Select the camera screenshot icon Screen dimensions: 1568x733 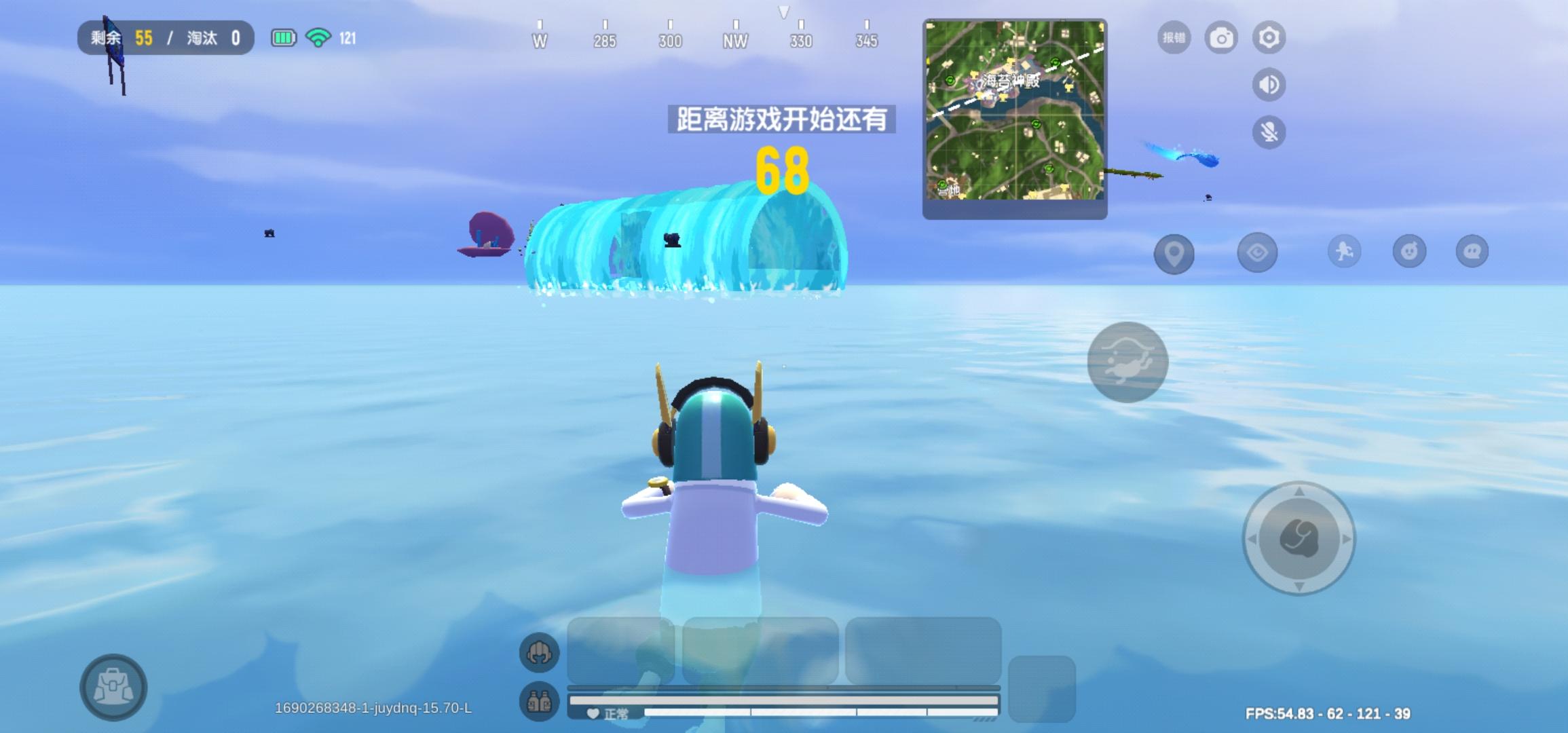(x=1221, y=37)
